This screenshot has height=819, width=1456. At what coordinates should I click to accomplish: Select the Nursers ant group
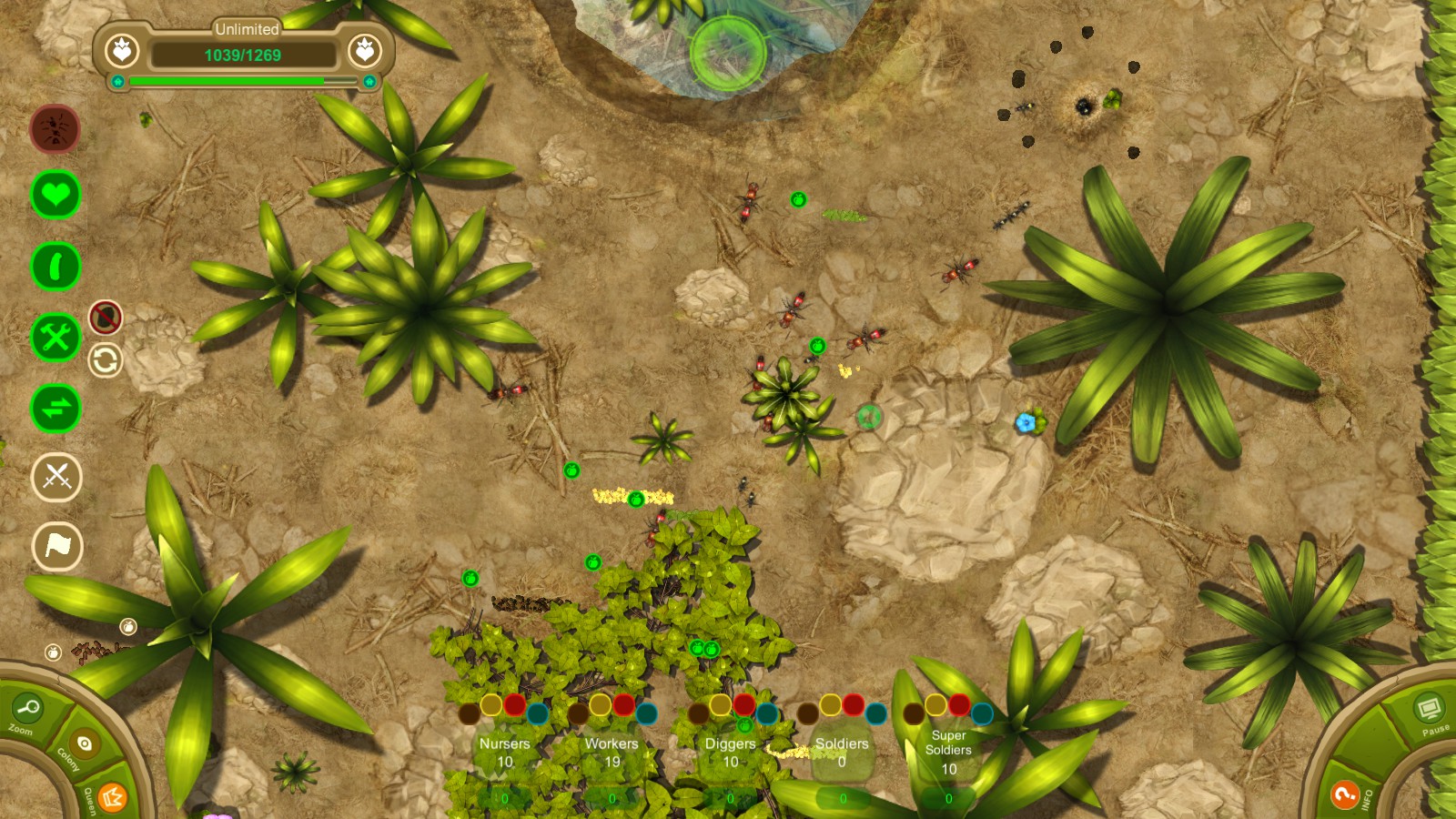point(504,753)
